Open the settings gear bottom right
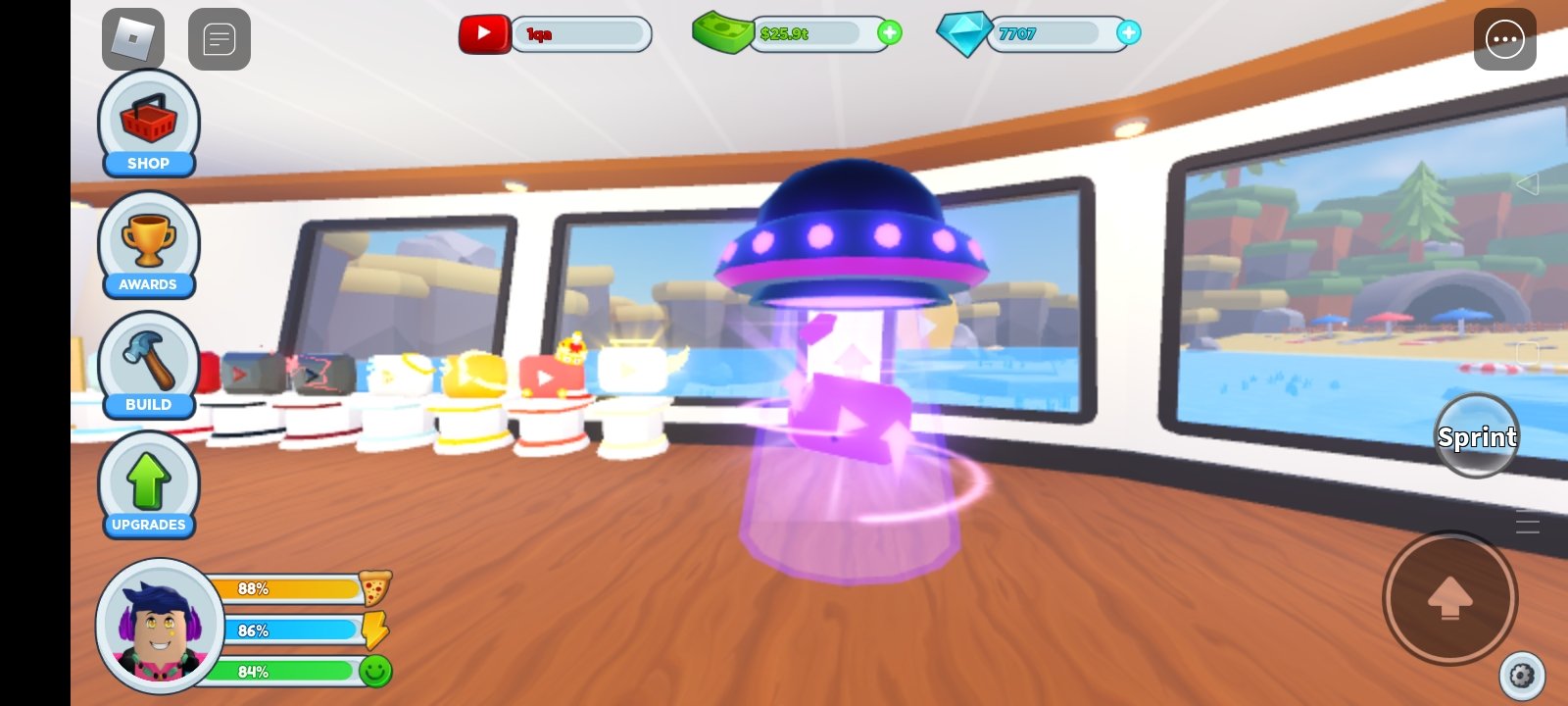Viewport: 1568px width, 706px height. pyautogui.click(x=1521, y=676)
